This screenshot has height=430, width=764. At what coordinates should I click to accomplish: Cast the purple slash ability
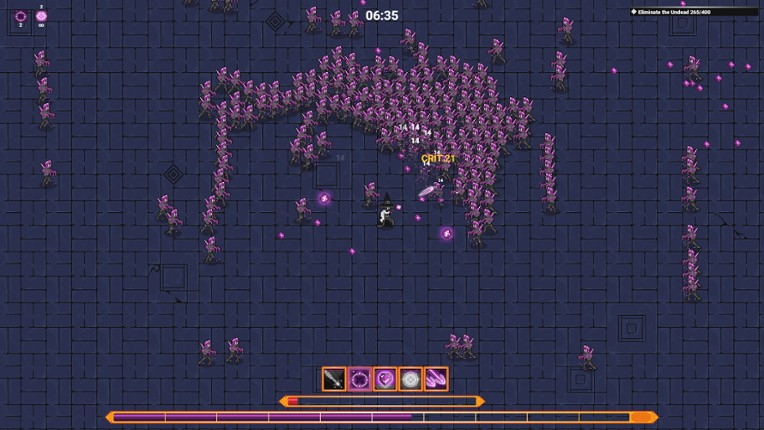pyautogui.click(x=436, y=379)
